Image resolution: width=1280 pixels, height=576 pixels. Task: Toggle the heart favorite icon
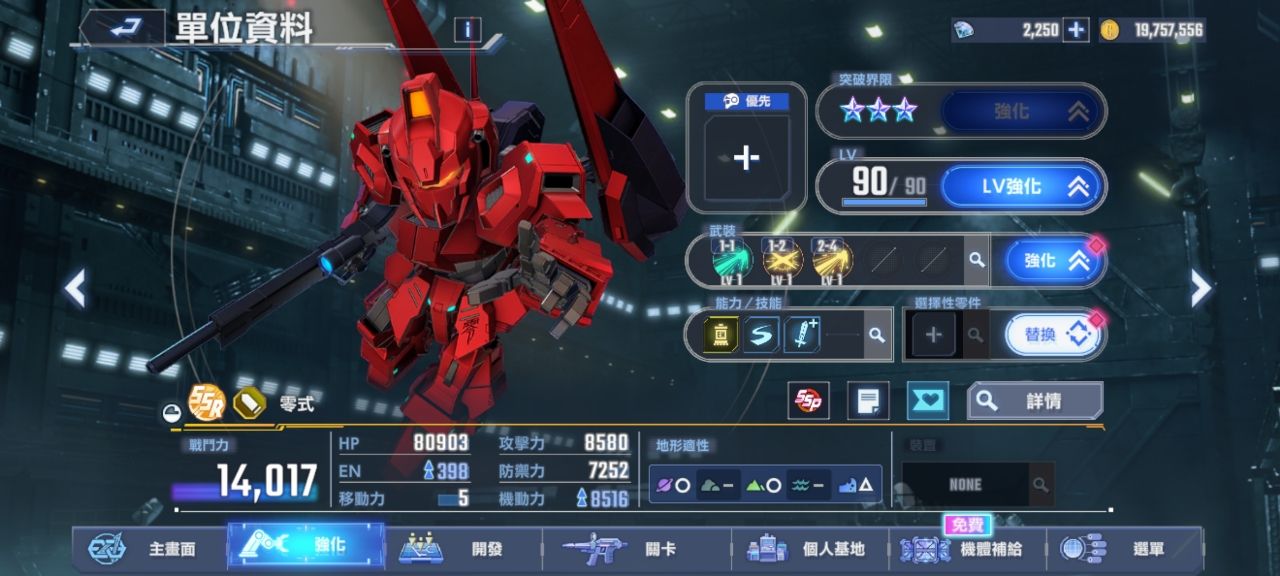tap(927, 401)
